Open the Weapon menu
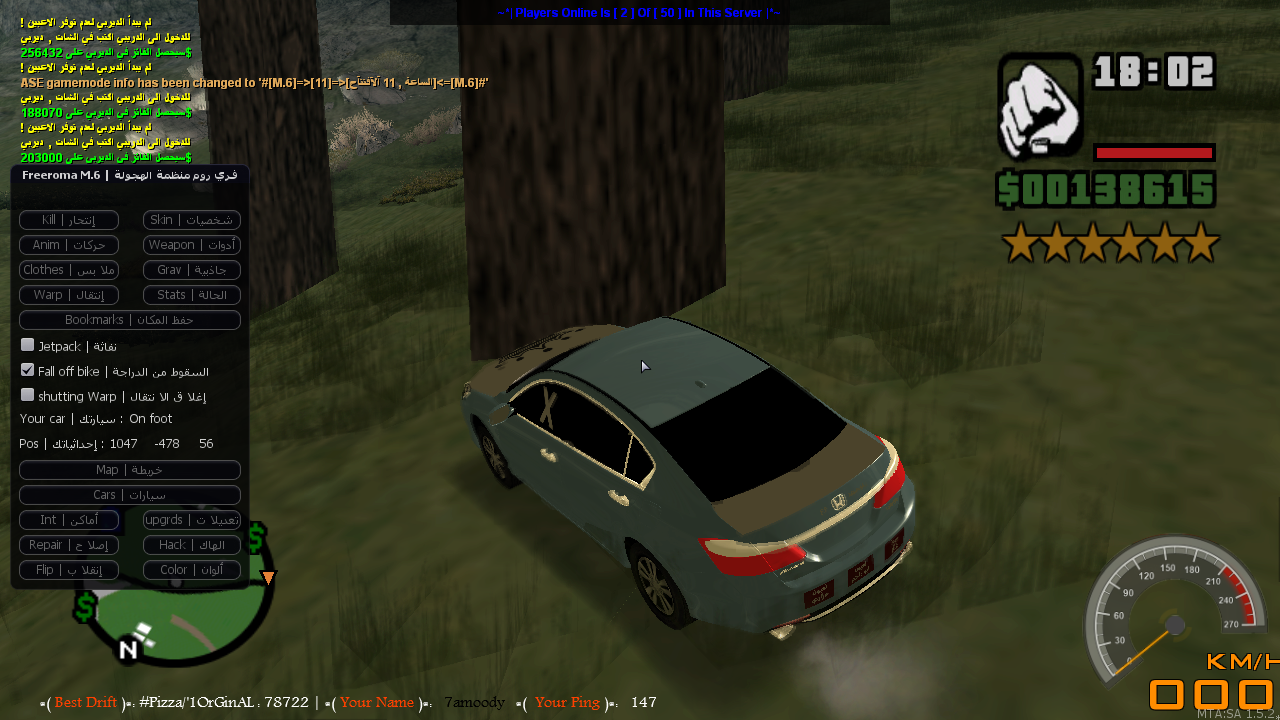Image resolution: width=1280 pixels, height=720 pixels. coord(192,245)
